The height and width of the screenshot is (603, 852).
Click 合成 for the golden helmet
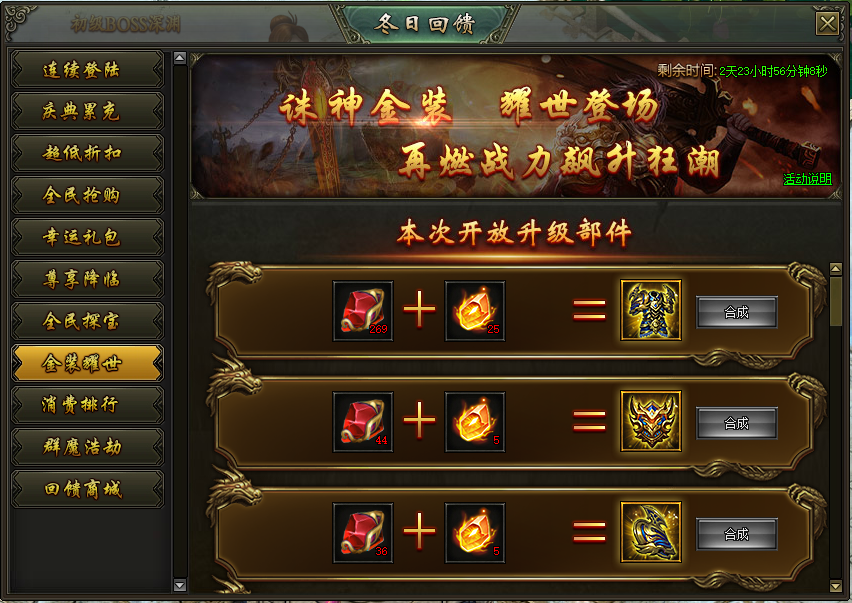point(736,423)
